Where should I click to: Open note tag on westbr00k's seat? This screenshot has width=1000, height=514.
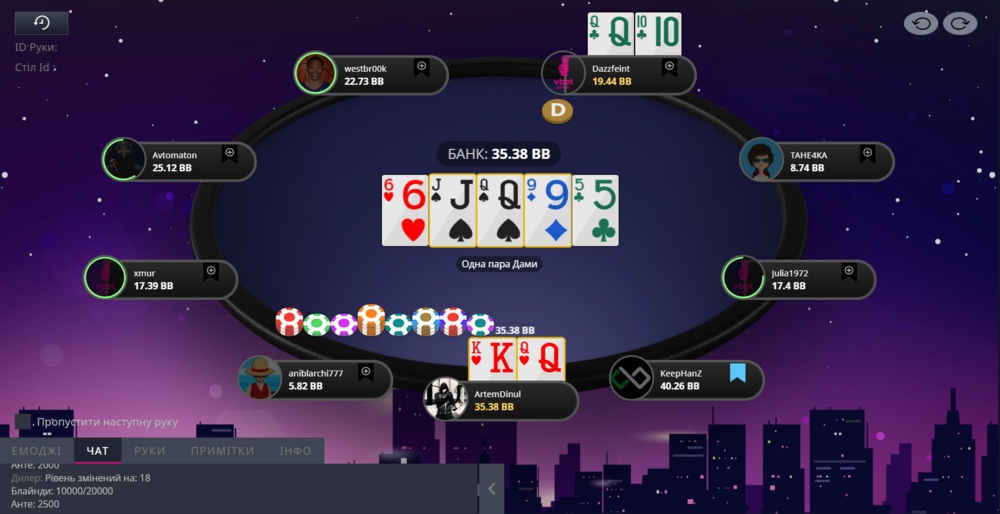tap(421, 67)
